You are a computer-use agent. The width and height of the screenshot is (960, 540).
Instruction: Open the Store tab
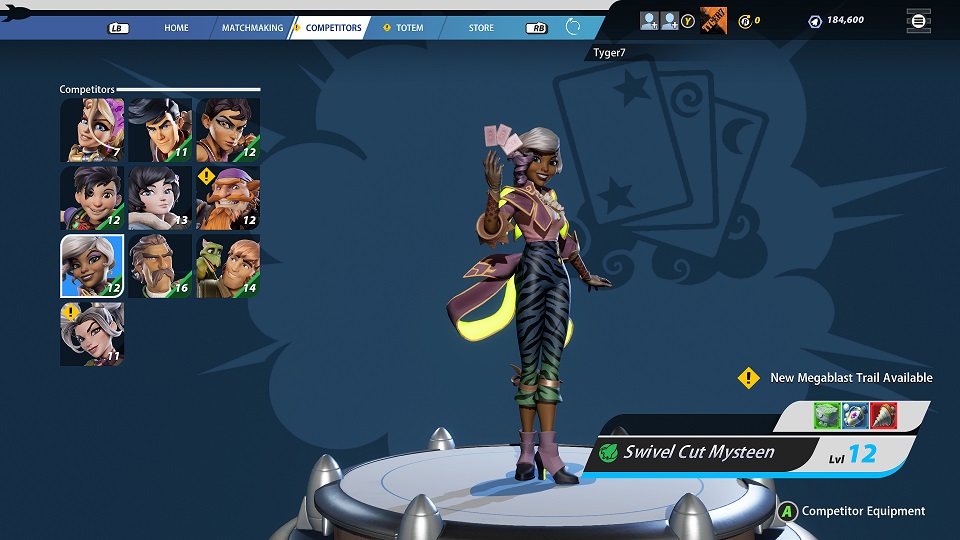pos(481,28)
